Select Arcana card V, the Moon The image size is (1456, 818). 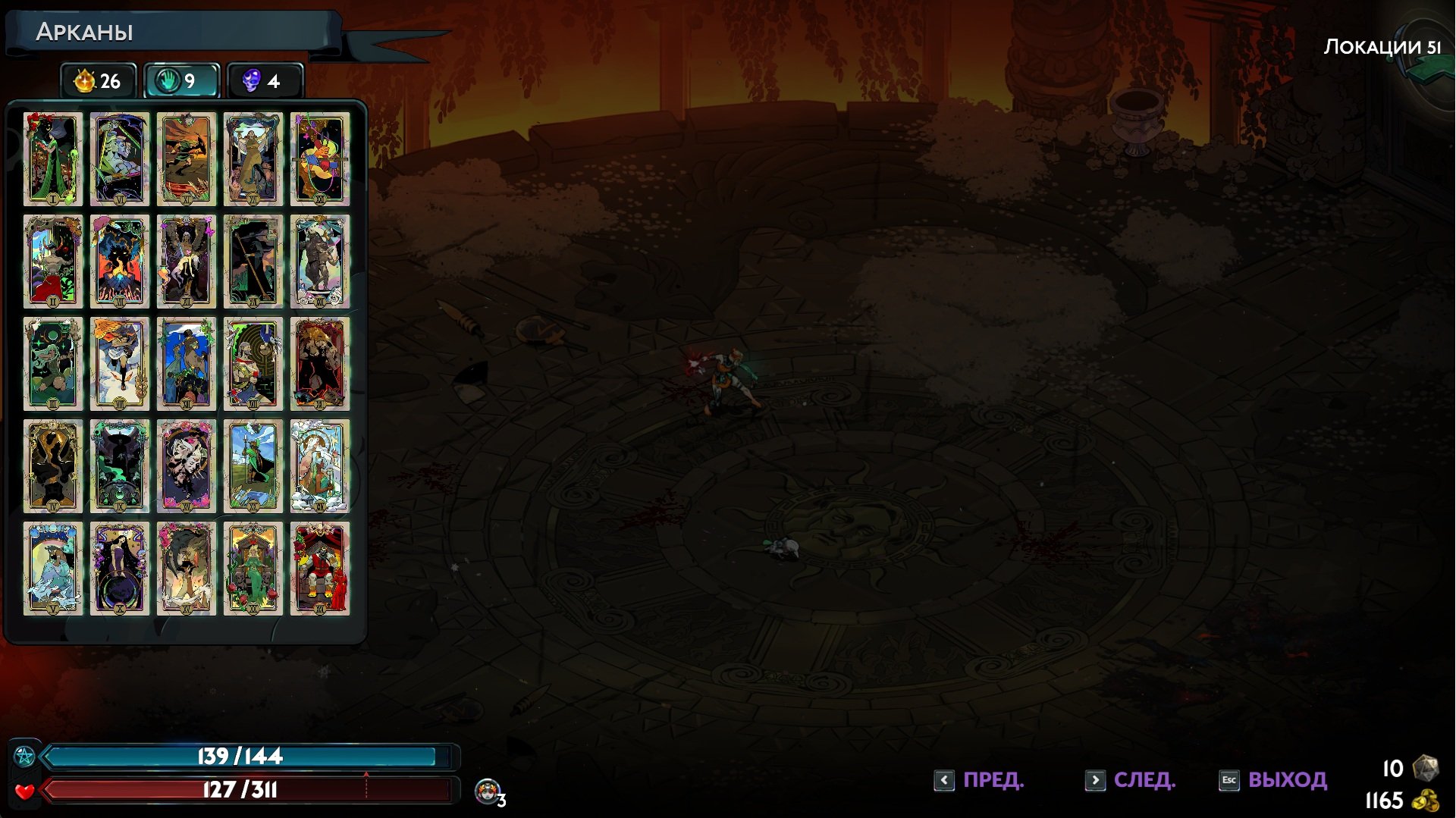coord(52,569)
